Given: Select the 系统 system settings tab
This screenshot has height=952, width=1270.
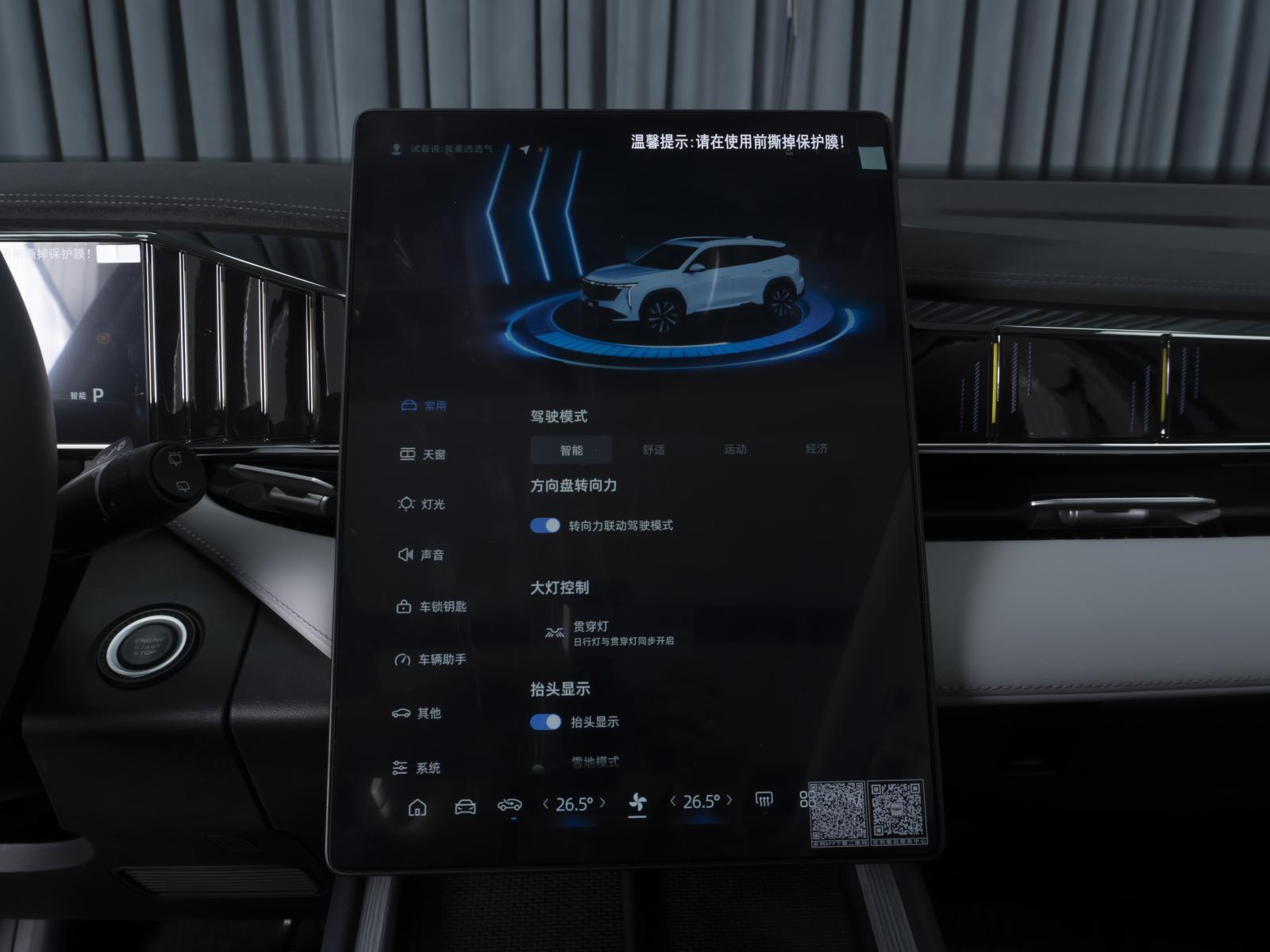Looking at the screenshot, I should [418, 768].
